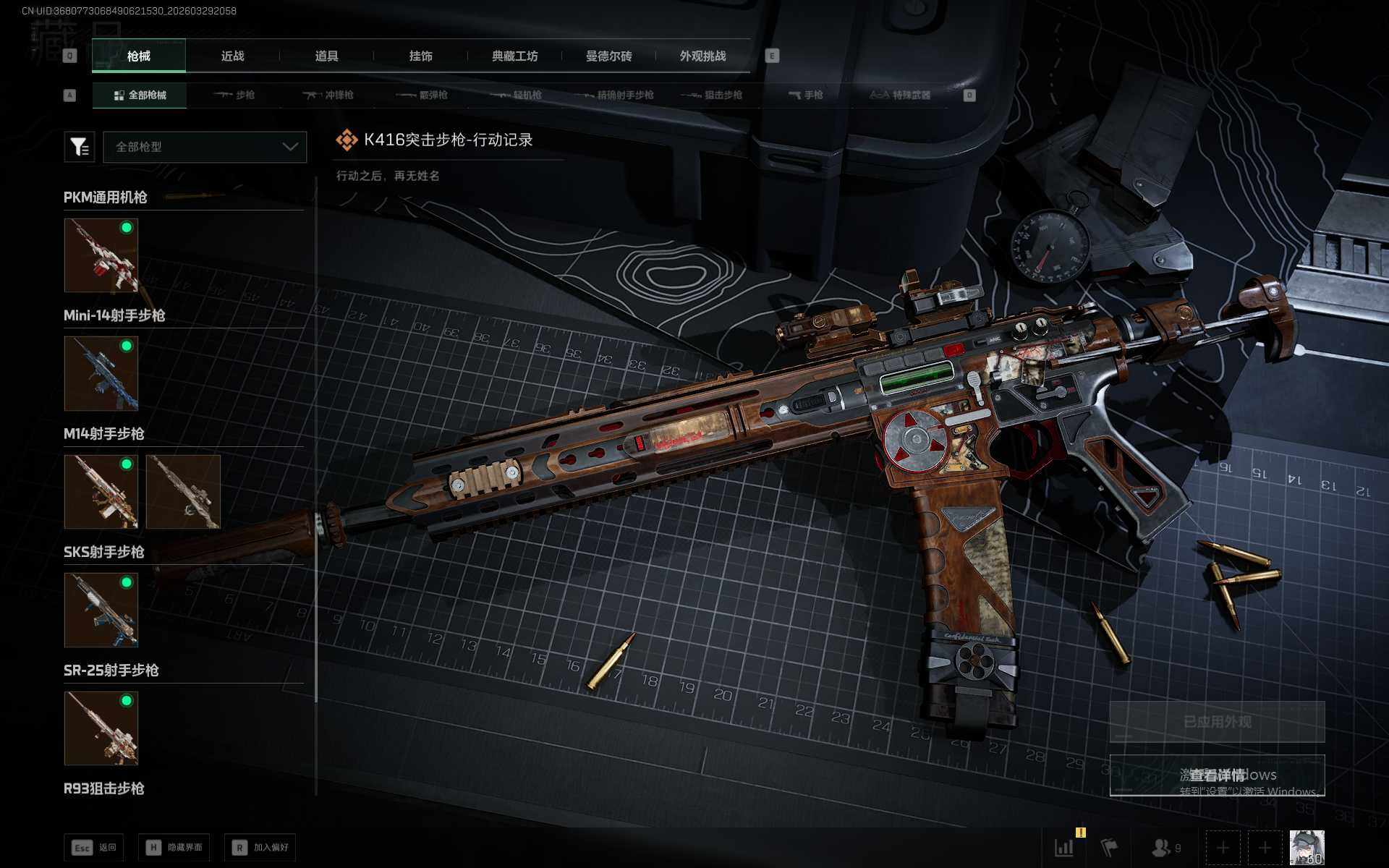
Task: Select the SR-25射手步枪 skin thumbnail
Action: pyautogui.click(x=101, y=728)
